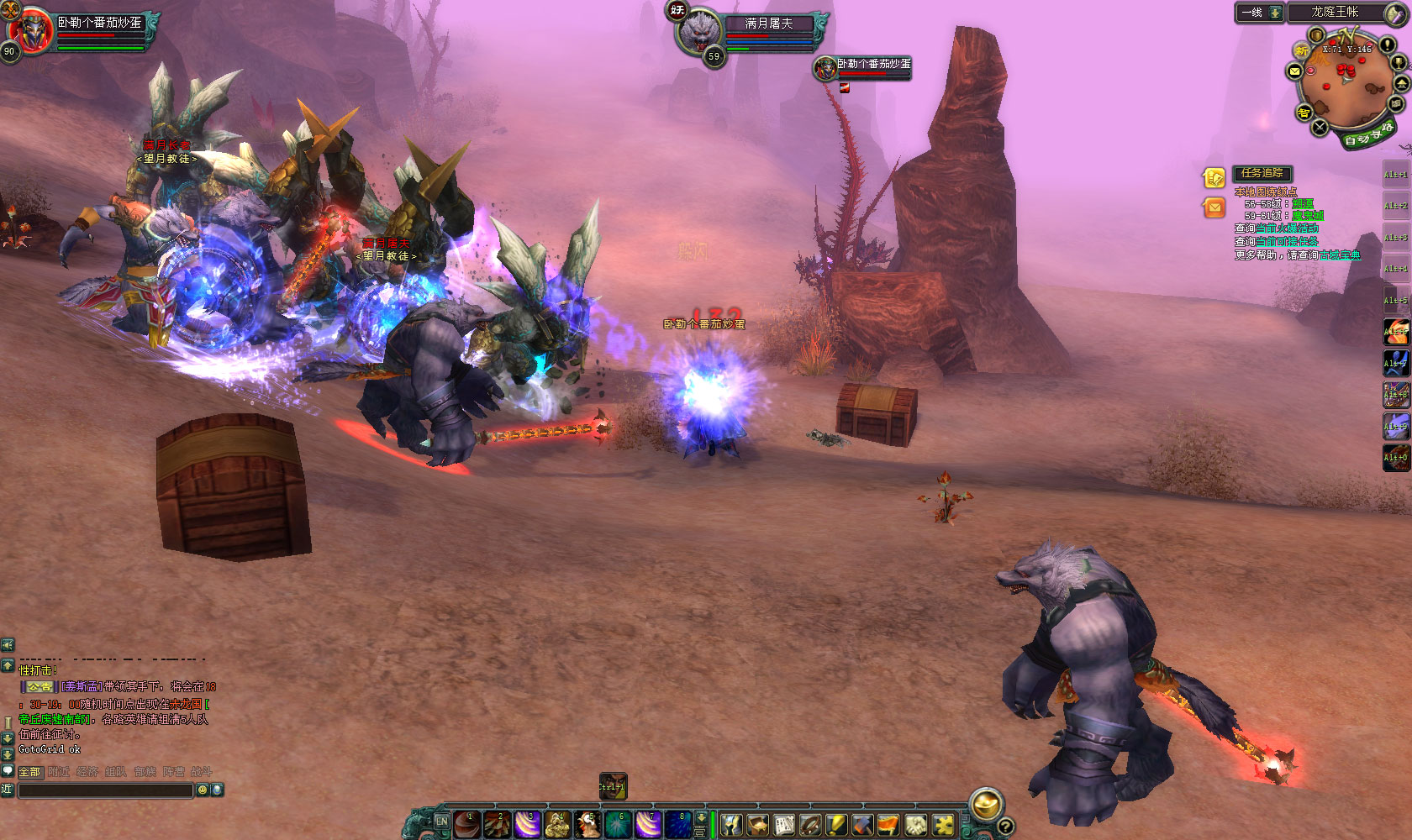
Task: Open the smiley emoji picker in chat
Action: coord(202,790)
